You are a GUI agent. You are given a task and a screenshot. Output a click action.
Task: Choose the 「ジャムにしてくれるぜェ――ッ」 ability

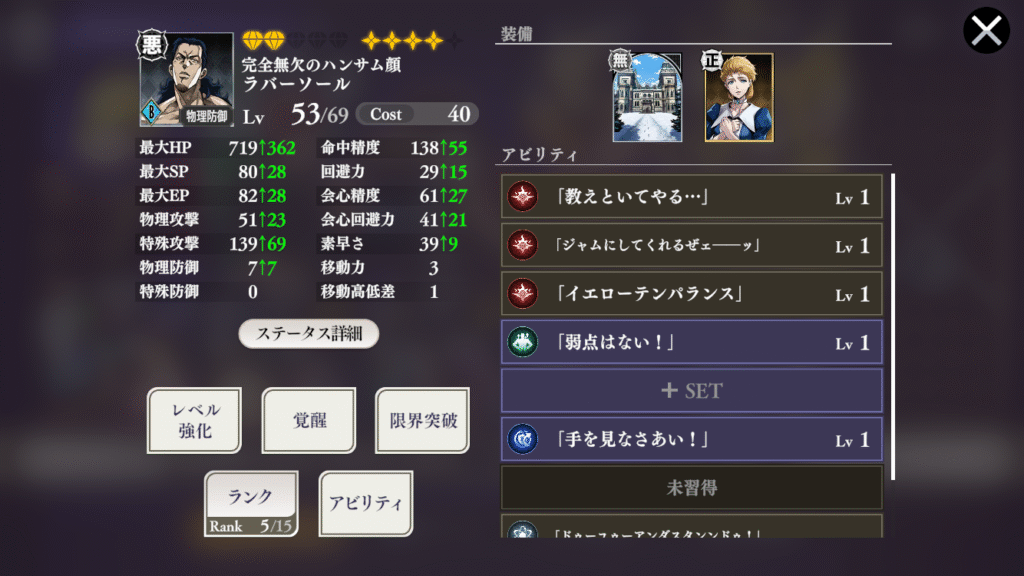pyautogui.click(x=691, y=246)
